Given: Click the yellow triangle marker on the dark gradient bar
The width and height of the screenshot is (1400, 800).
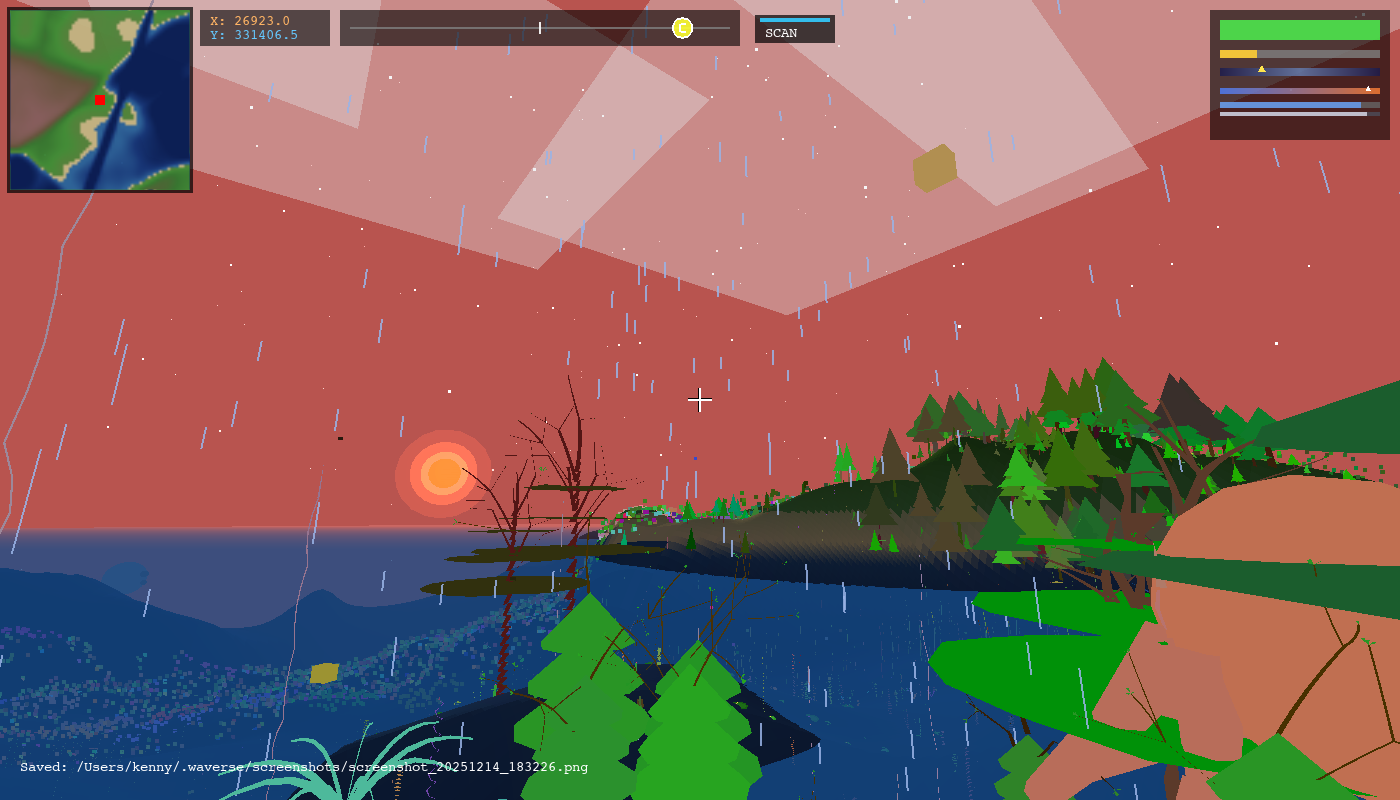Looking at the screenshot, I should pos(1262,70).
